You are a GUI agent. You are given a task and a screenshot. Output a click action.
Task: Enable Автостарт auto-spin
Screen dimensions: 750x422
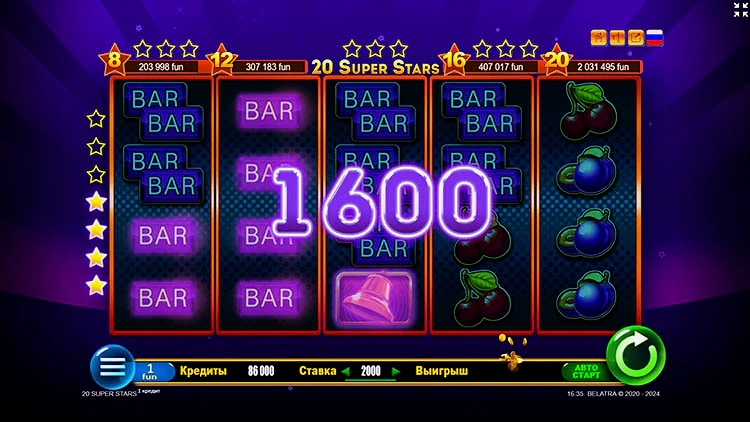[x=584, y=371]
